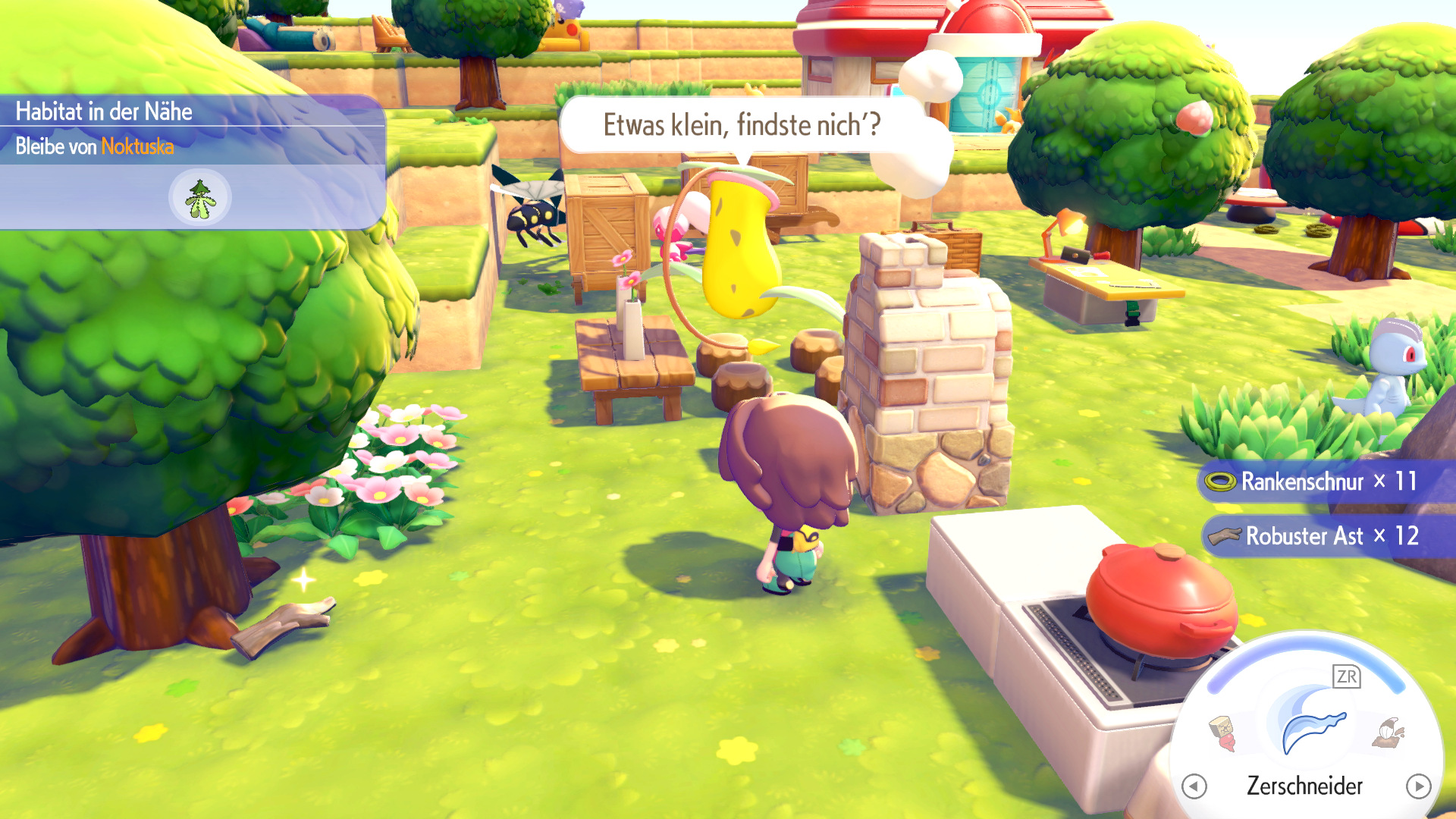This screenshot has height=819, width=1456.
Task: Select the Noktuska silhouette habitat icon
Action: pyautogui.click(x=199, y=198)
